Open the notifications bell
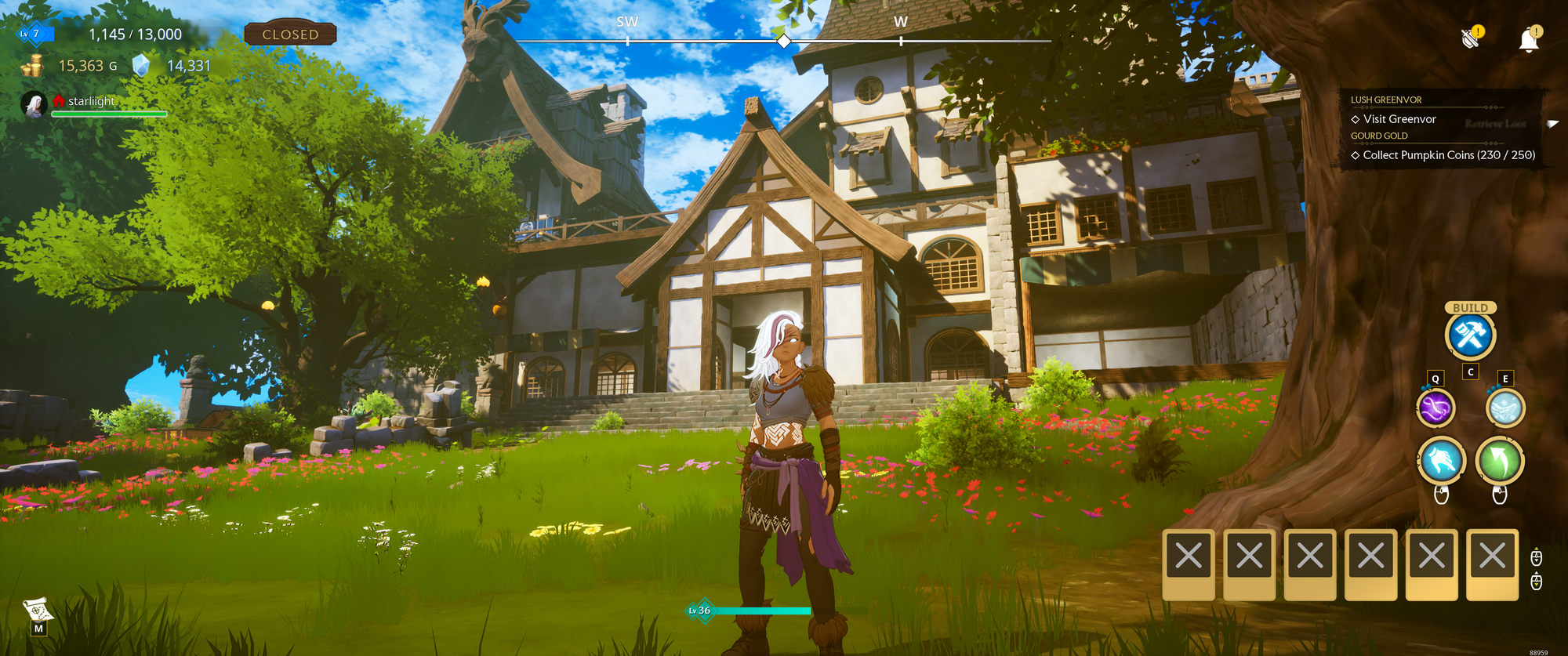This screenshot has height=656, width=1568. click(x=1529, y=40)
